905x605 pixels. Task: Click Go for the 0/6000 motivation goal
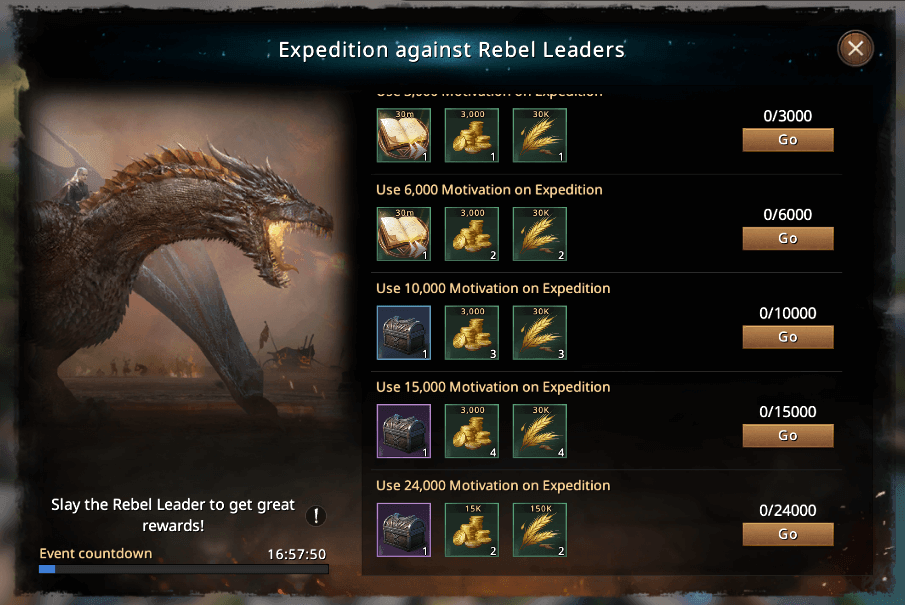(787, 238)
